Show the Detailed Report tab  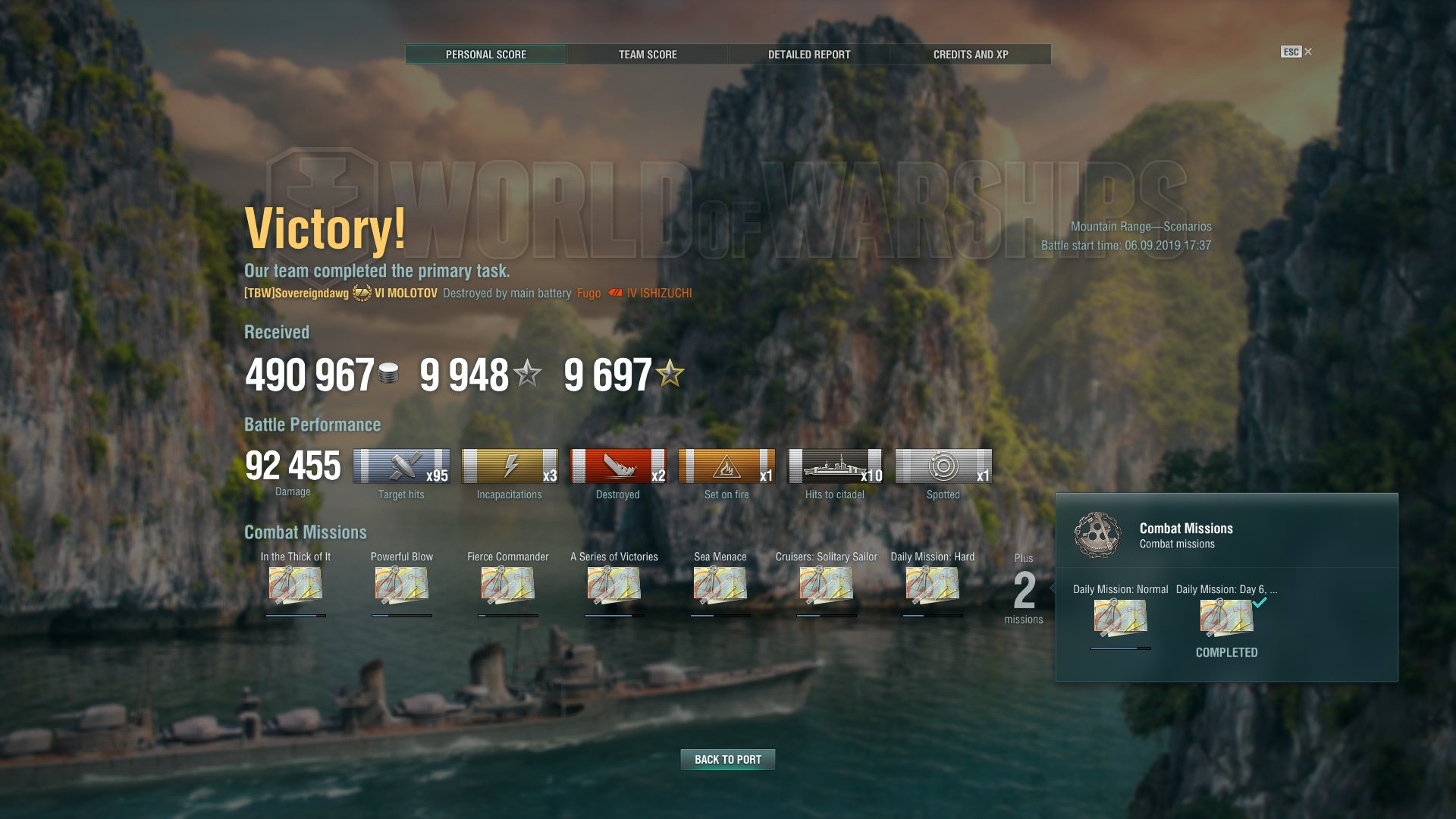[809, 55]
